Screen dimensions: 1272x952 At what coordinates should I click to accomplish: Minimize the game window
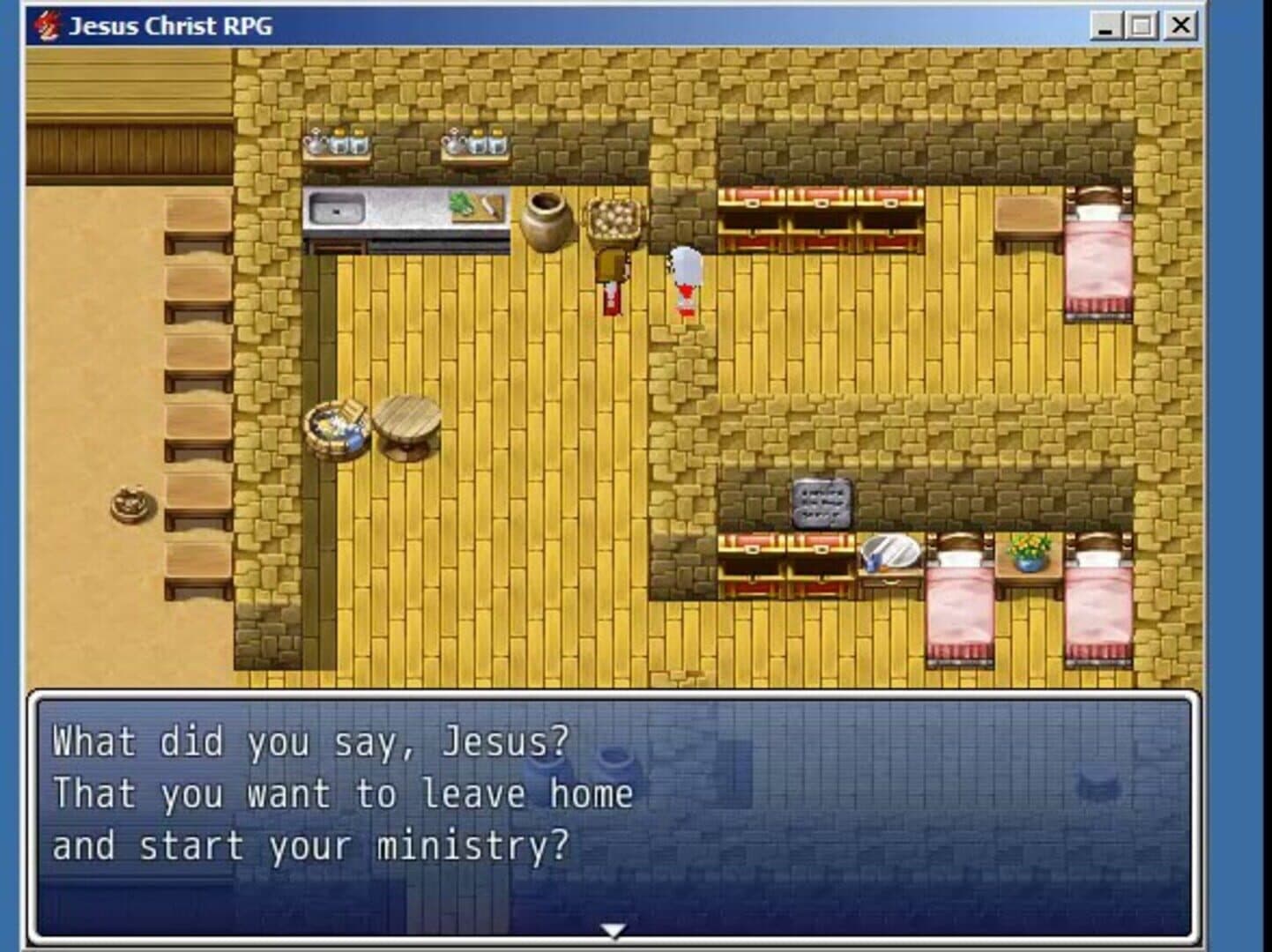pos(1105,26)
